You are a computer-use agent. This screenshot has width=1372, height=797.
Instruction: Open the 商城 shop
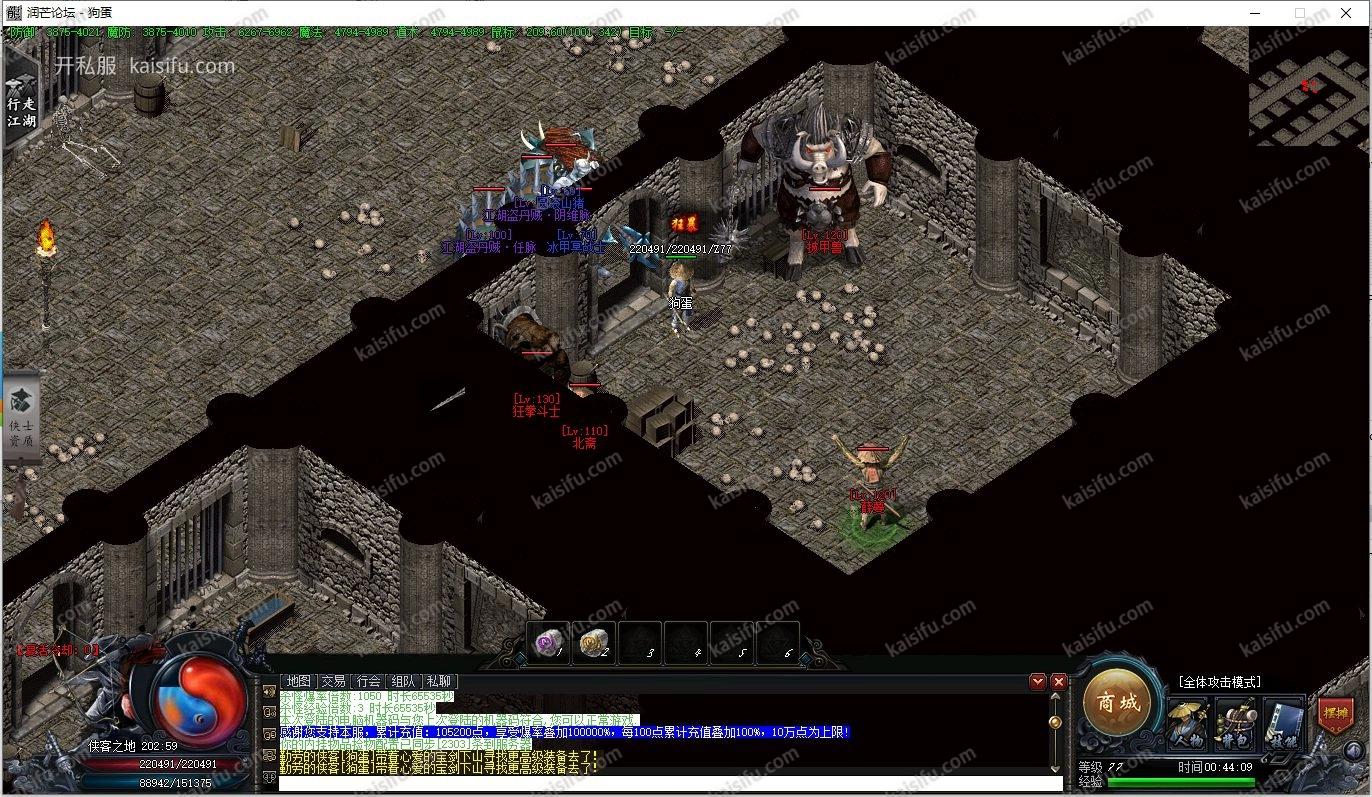click(x=1115, y=702)
